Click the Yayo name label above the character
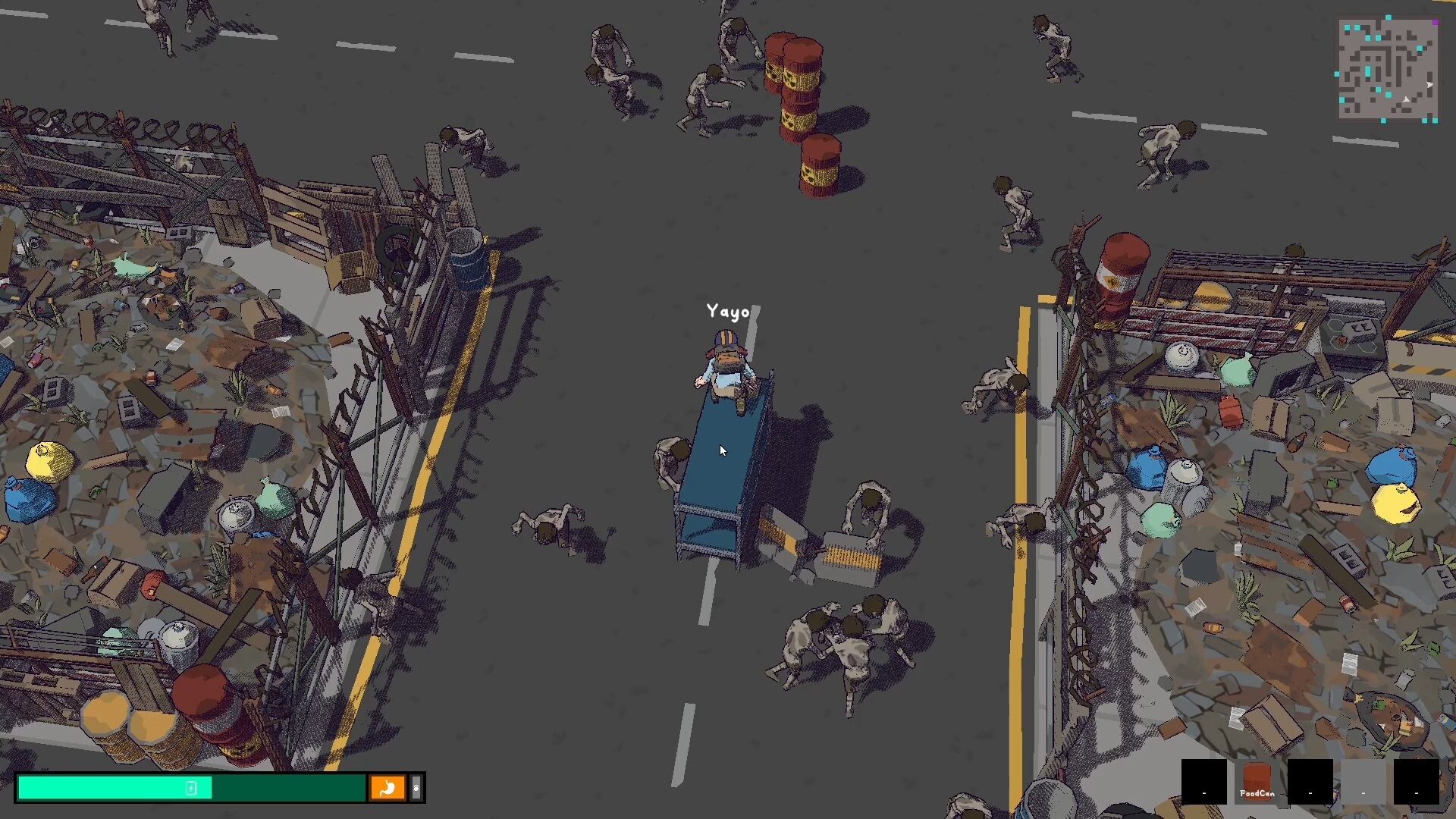The width and height of the screenshot is (1456, 819). click(x=726, y=311)
